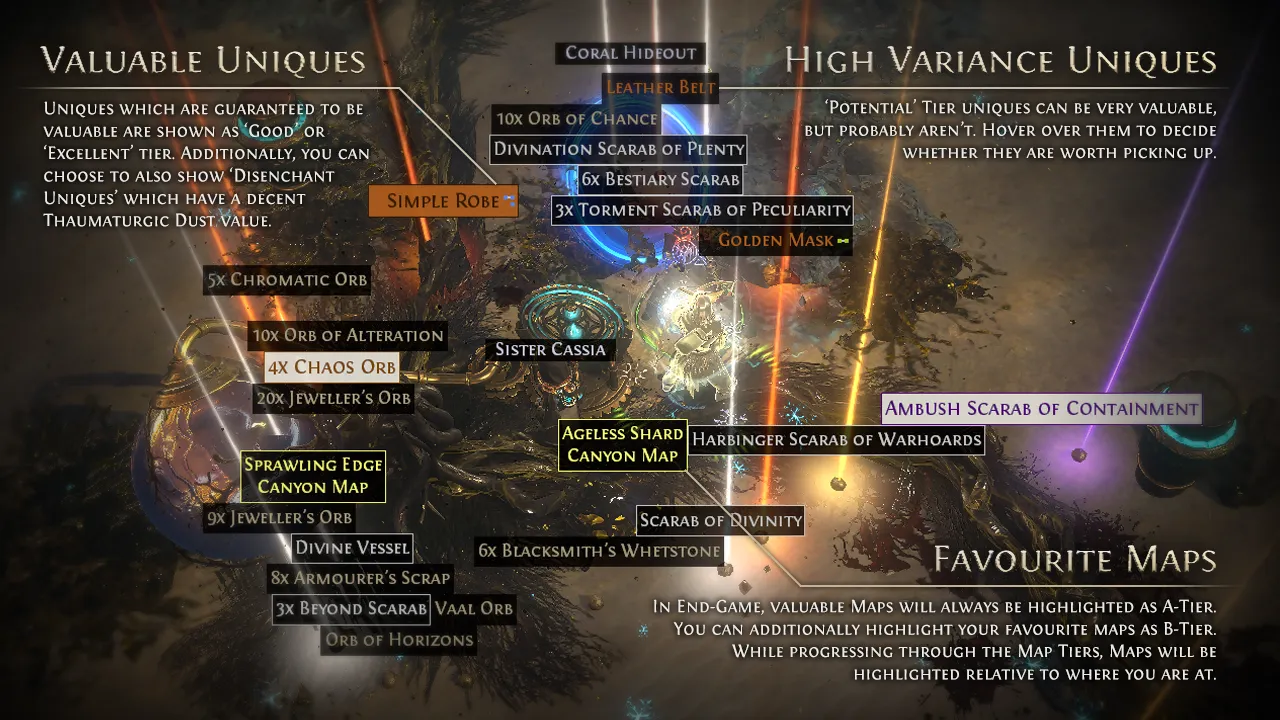This screenshot has width=1280, height=720.
Task: Loot the Sprawling Edge Canyon Map
Action: pos(313,476)
